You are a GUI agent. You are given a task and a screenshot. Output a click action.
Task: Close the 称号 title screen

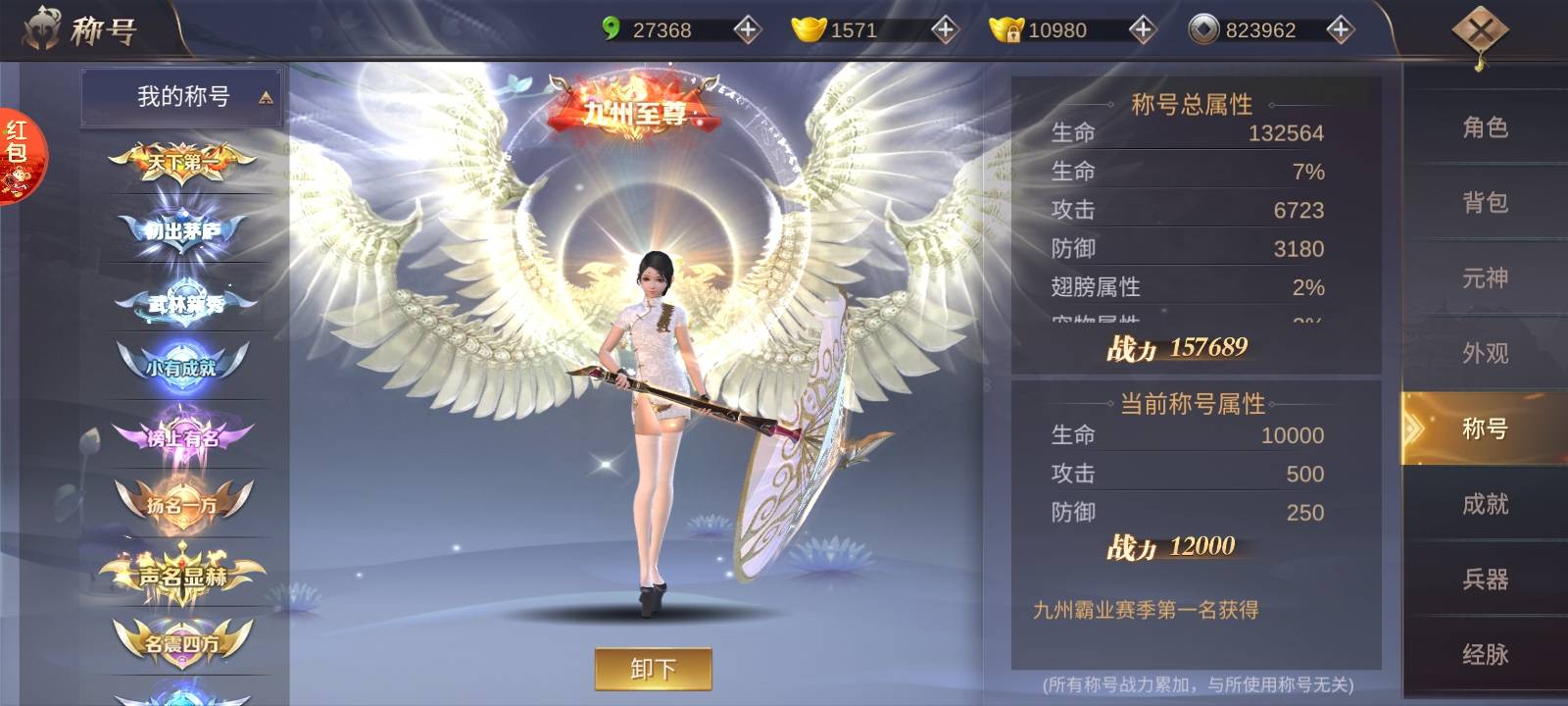pos(1480,32)
